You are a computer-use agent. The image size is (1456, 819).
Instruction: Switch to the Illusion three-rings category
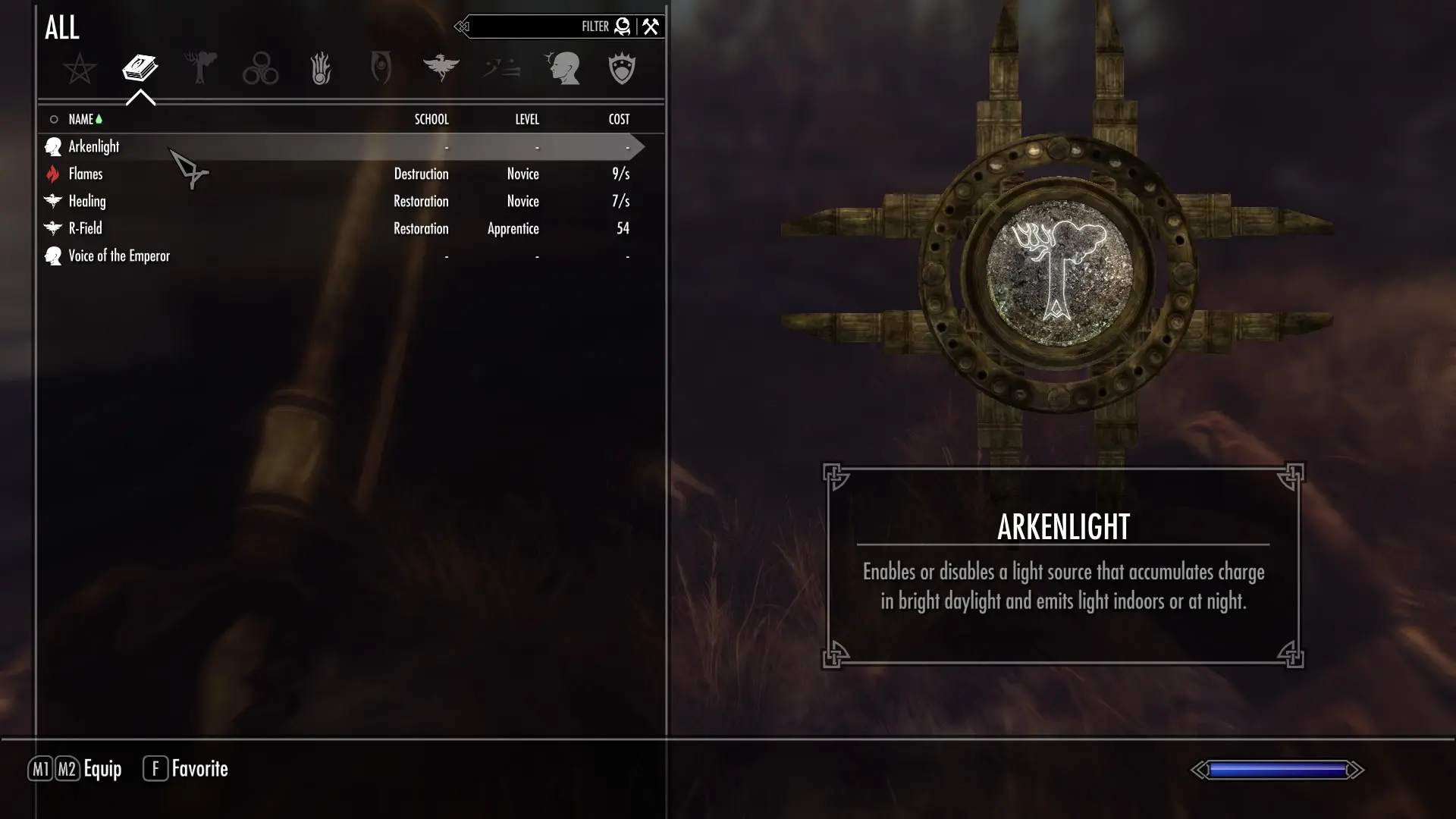pyautogui.click(x=260, y=69)
